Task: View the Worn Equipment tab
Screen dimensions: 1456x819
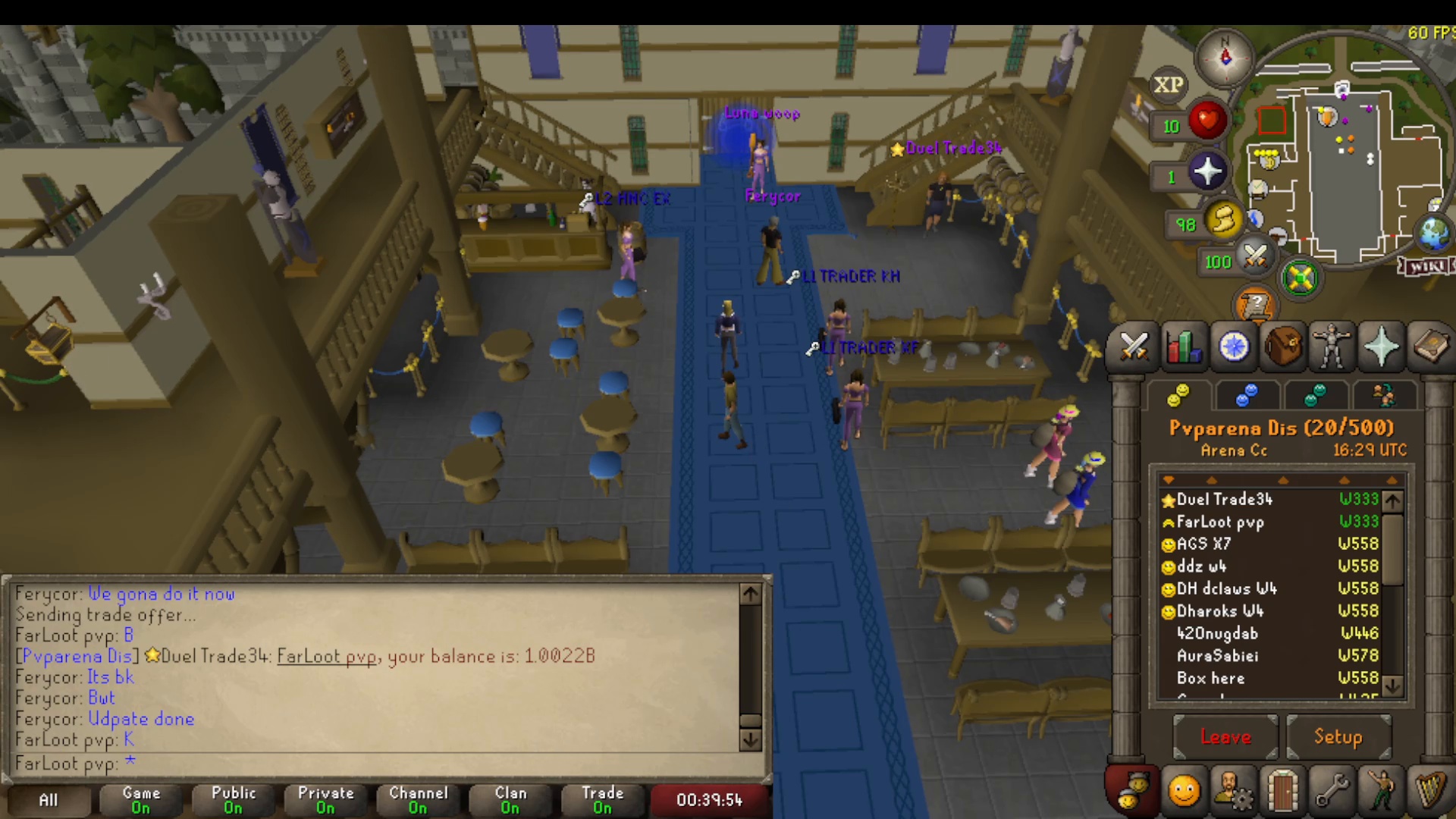Action: coord(1333,347)
